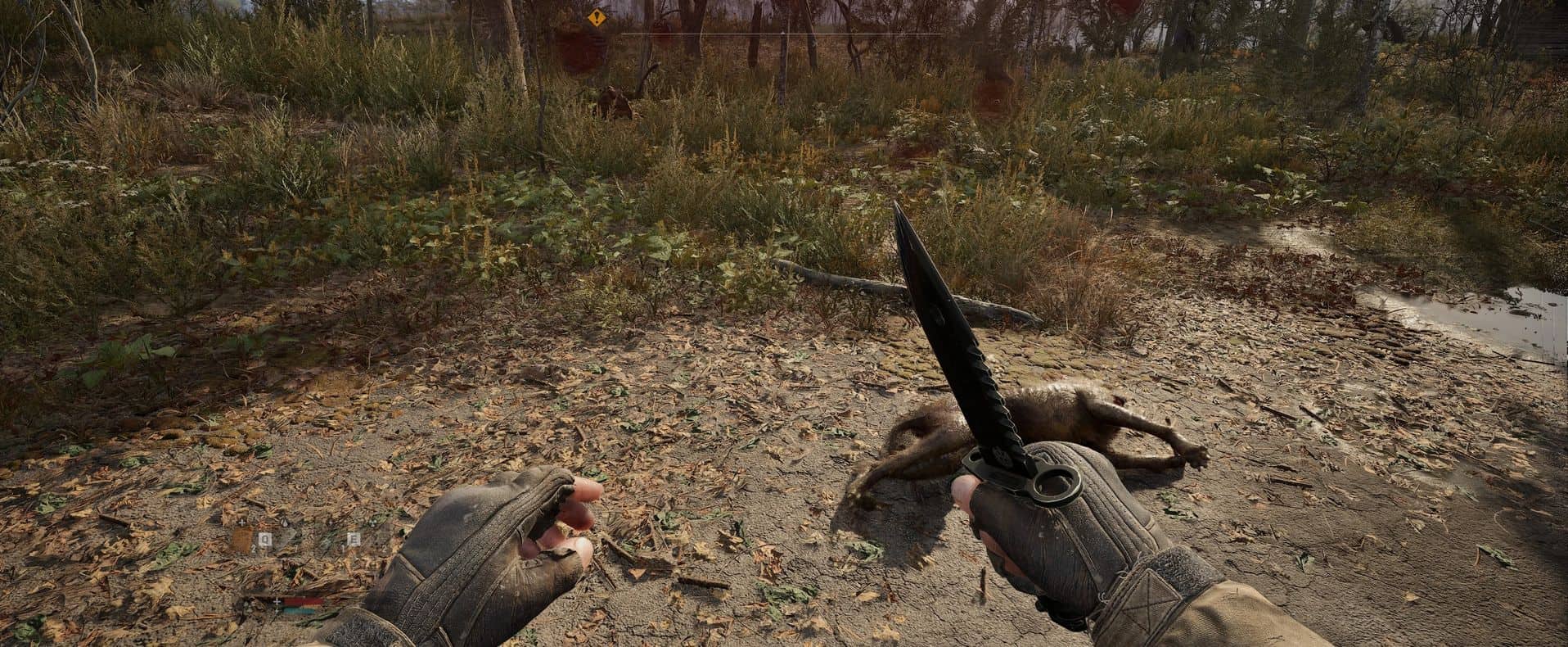The image size is (1568, 647).
Task: Click the compass bar at the top
Action: [x=782, y=34]
